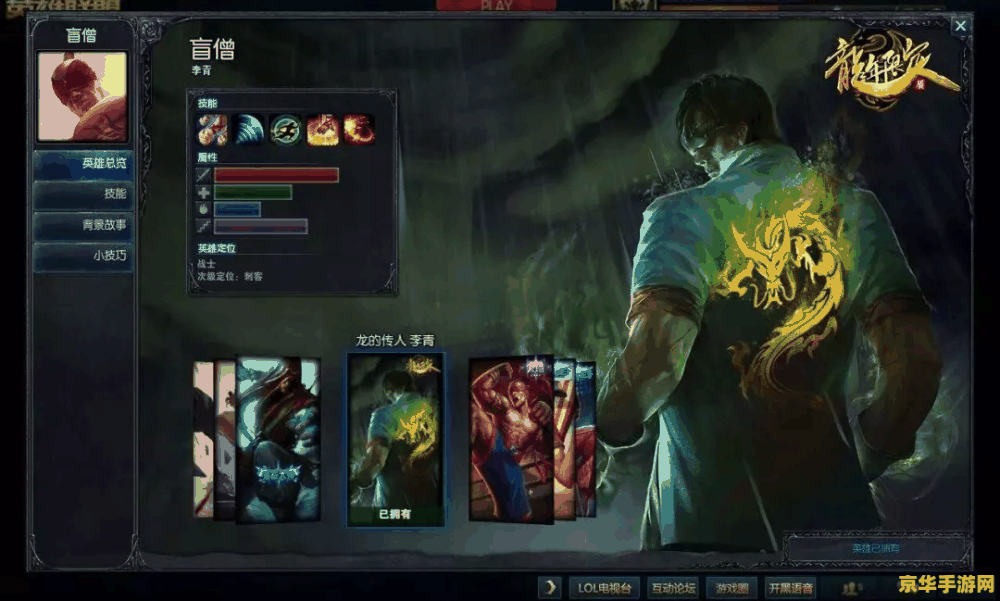
Task: Close the champion detail window
Action: coord(960,26)
